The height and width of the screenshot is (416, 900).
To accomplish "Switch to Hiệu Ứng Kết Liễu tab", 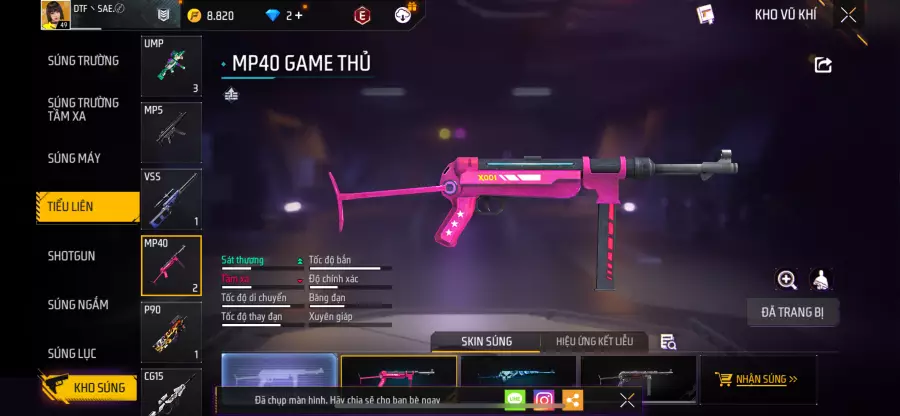I will click(x=593, y=342).
